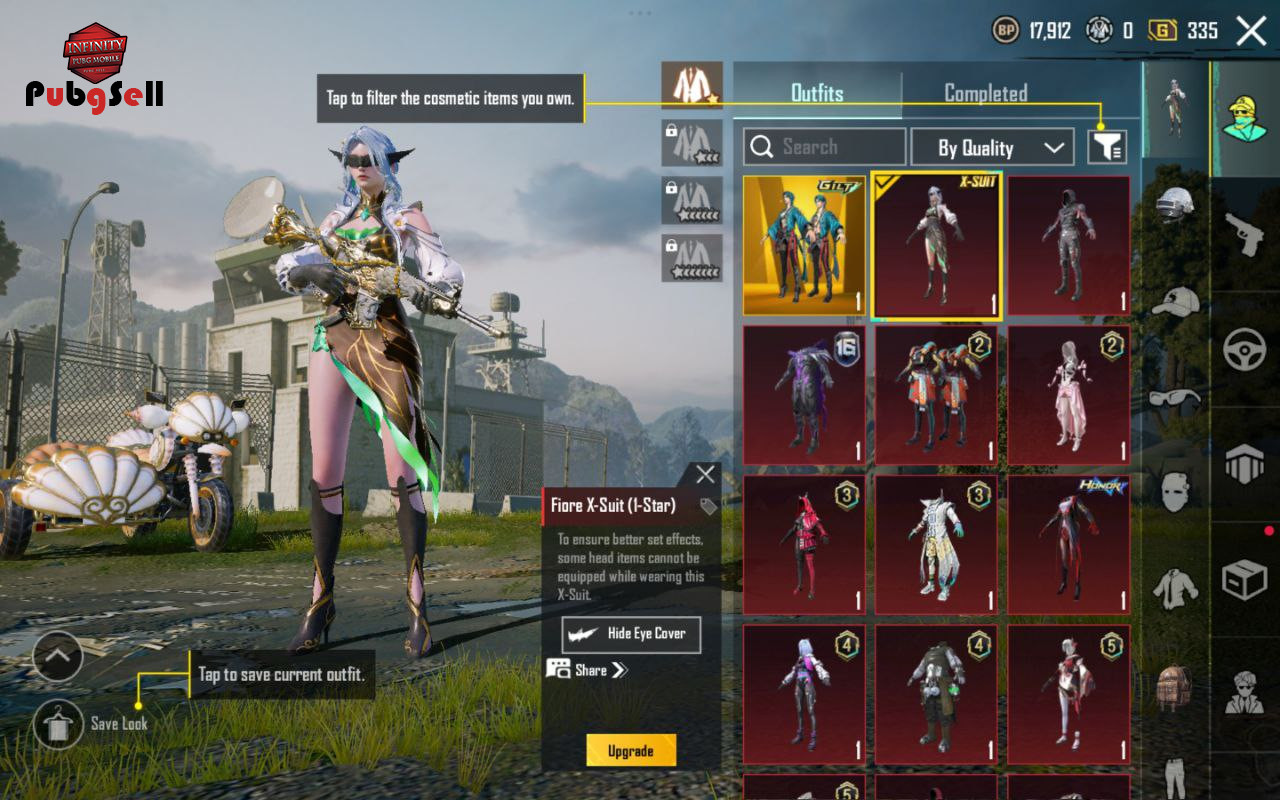Share the current outfit
1280x800 pixels.
coord(588,670)
